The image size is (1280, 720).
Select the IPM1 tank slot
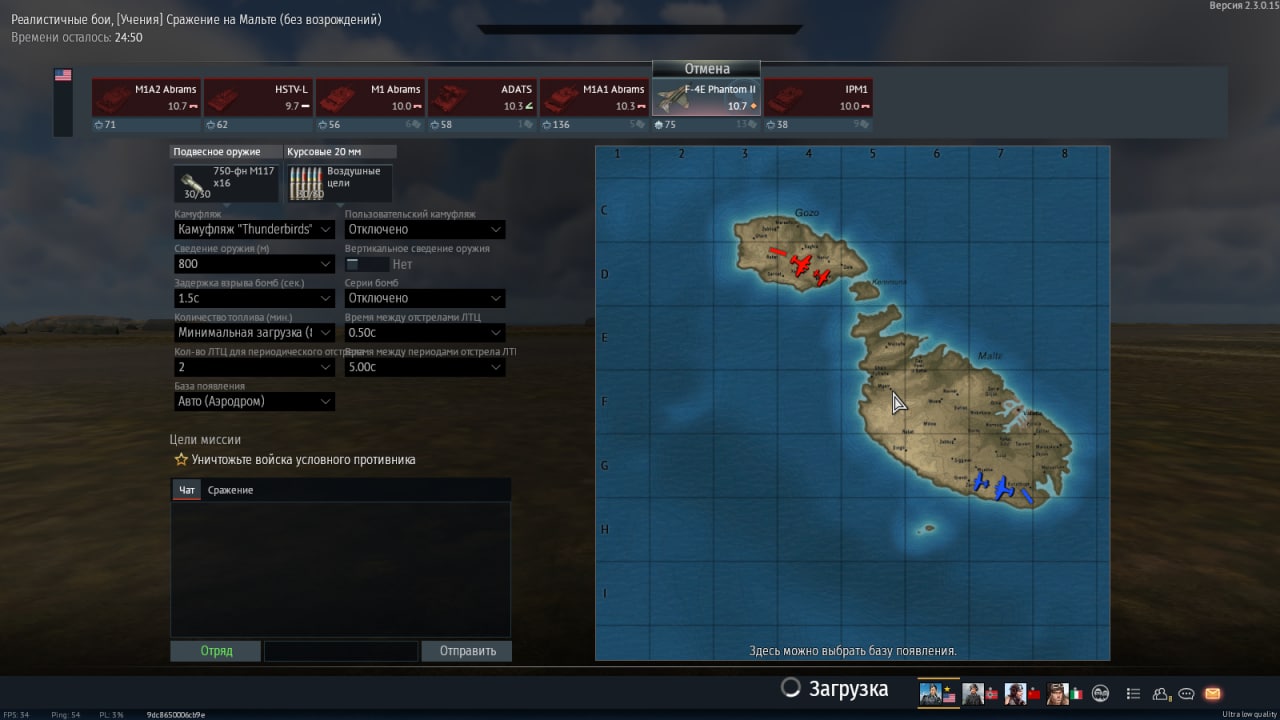[x=818, y=98]
